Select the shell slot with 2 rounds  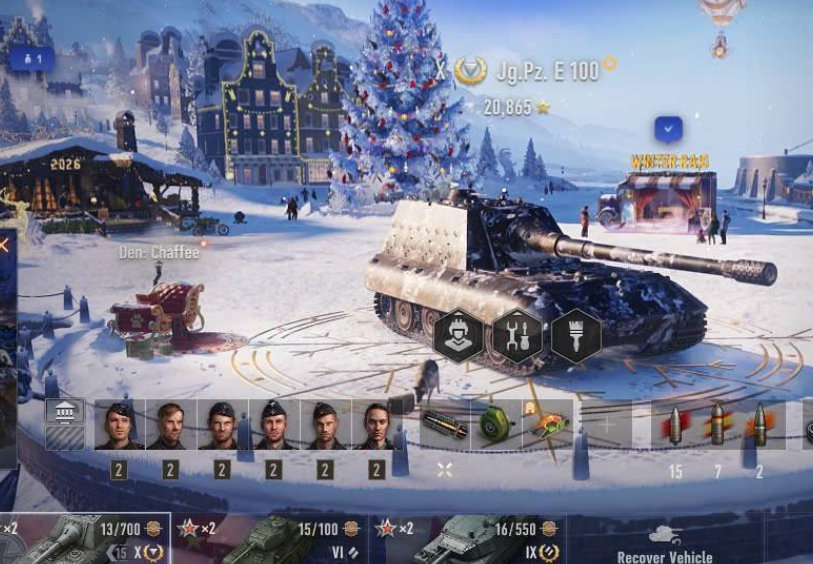point(759,425)
